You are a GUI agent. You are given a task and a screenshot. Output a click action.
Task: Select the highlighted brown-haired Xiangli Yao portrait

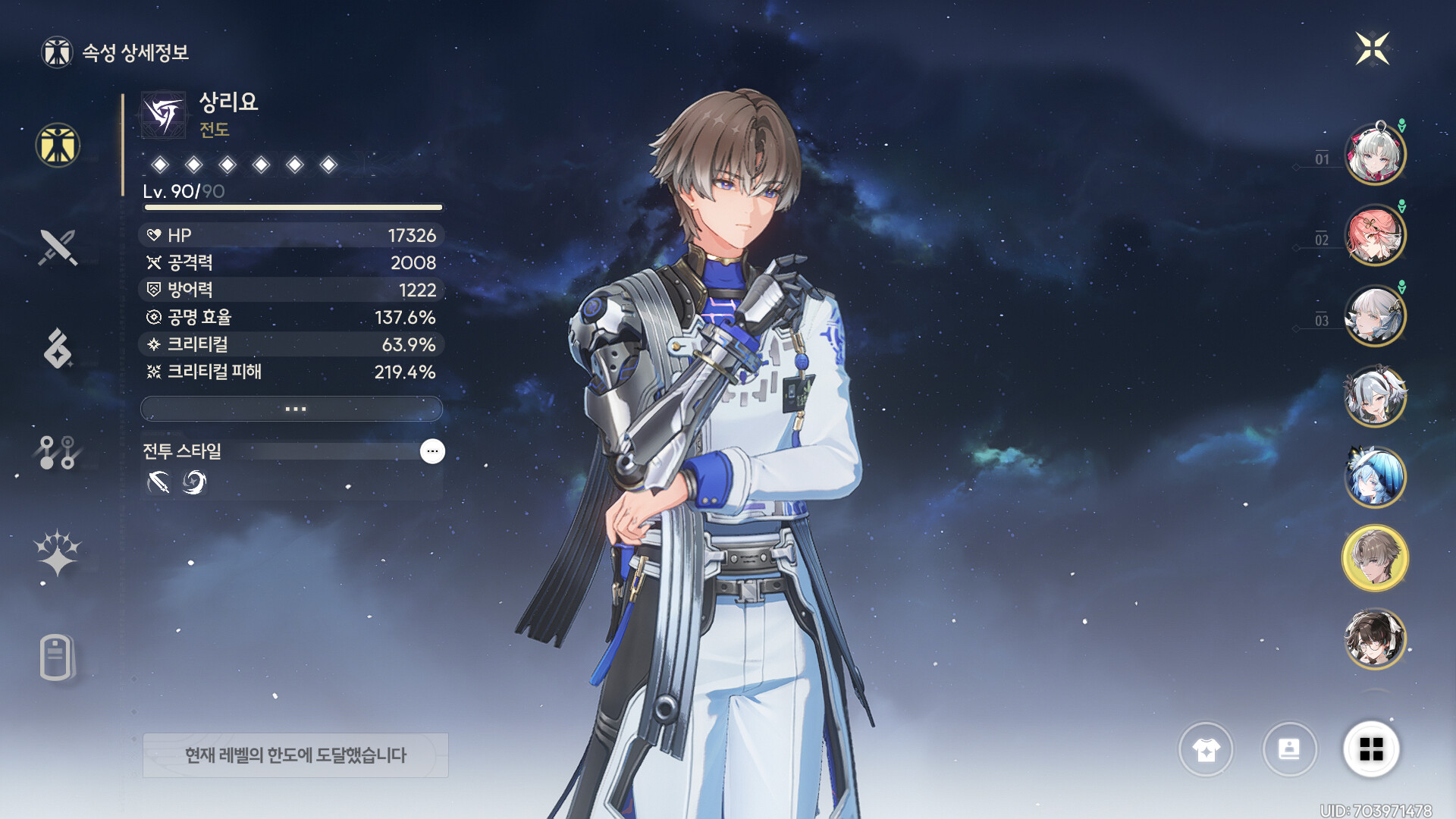(1375, 558)
